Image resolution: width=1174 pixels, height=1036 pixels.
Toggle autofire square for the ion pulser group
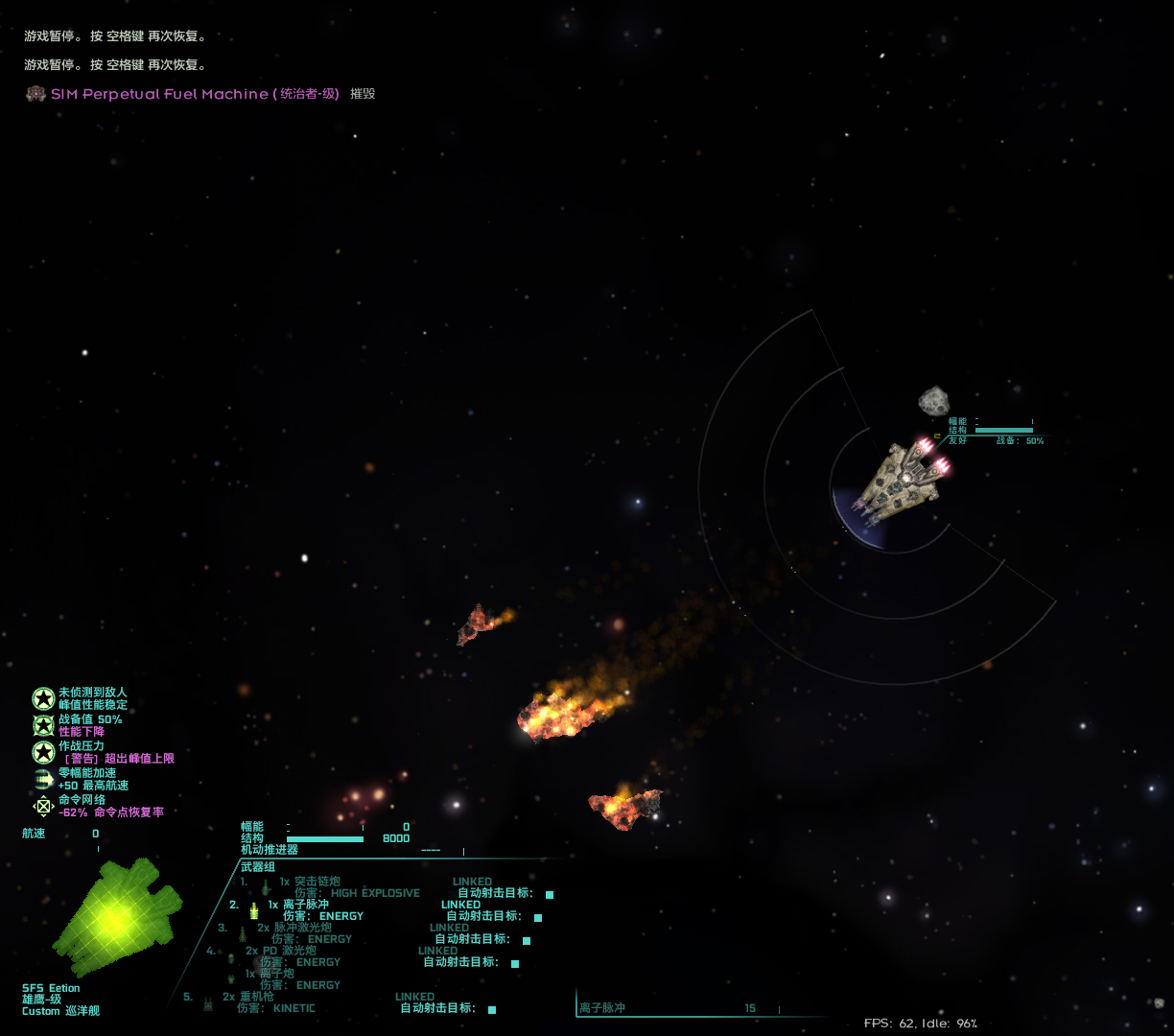pos(538,917)
